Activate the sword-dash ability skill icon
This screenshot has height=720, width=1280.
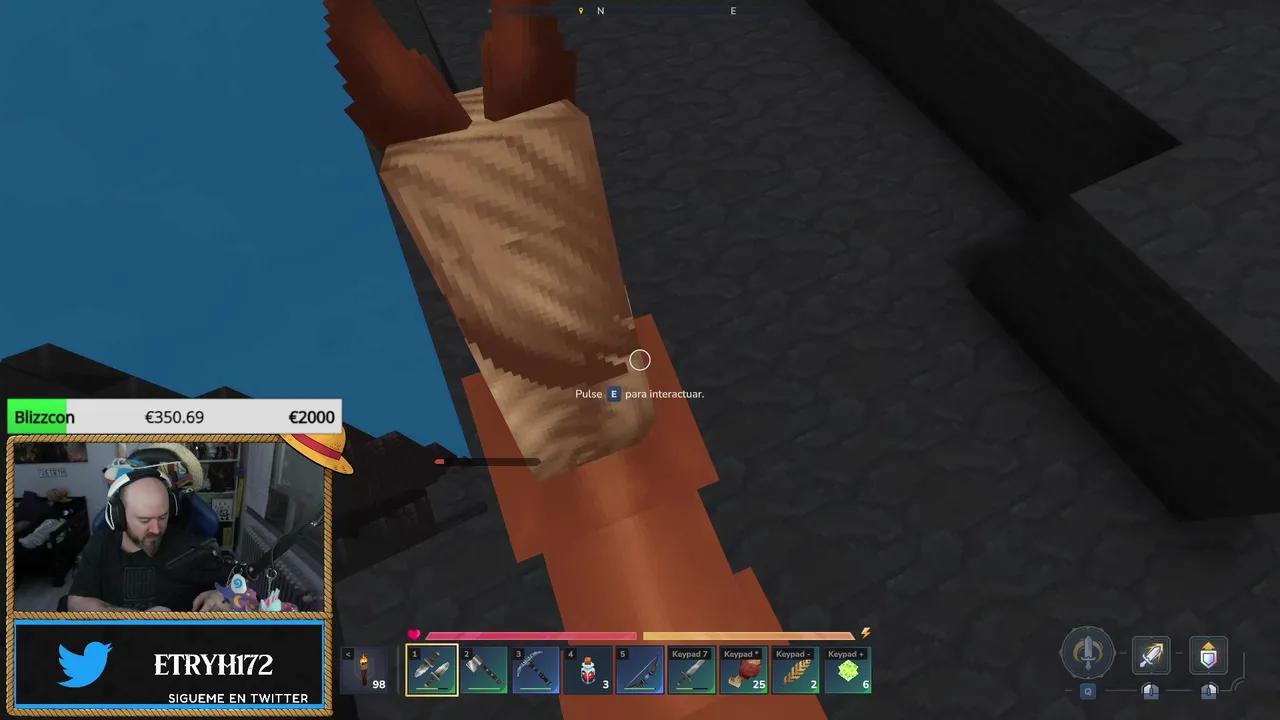(x=1150, y=655)
